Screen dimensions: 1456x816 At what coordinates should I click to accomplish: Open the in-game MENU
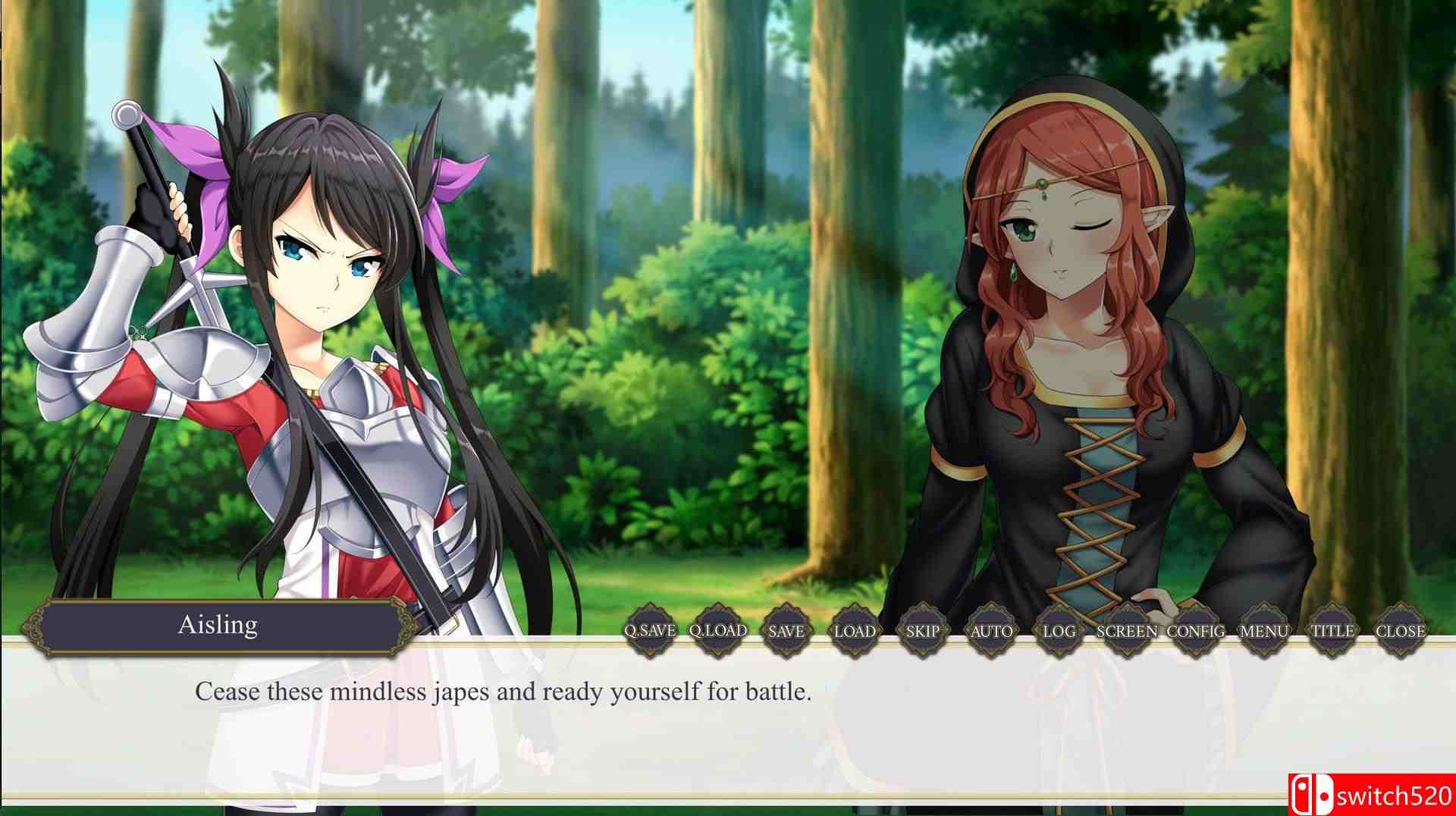1263,630
